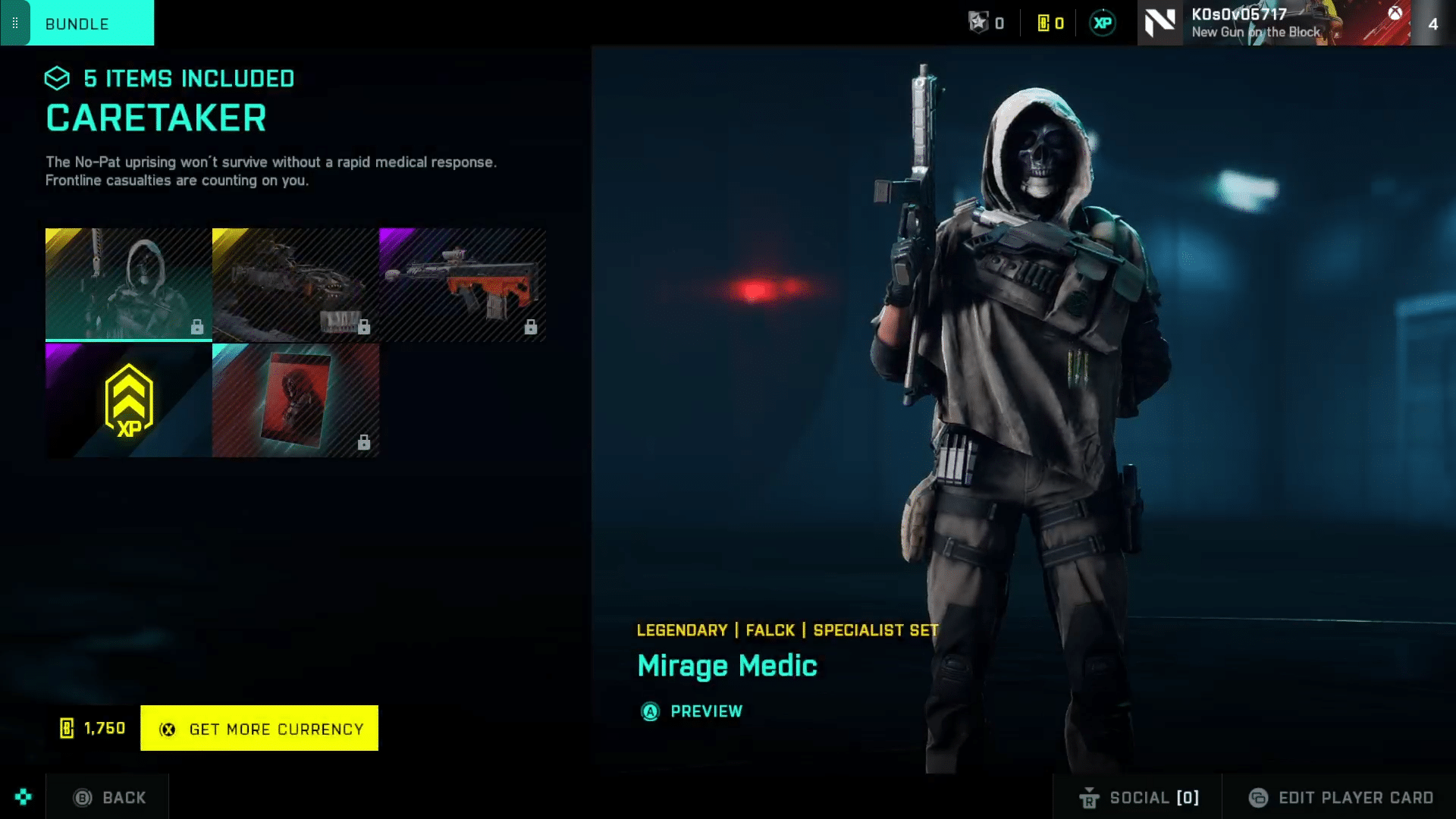
Task: Click the A button preview prompt icon
Action: pyautogui.click(x=650, y=711)
